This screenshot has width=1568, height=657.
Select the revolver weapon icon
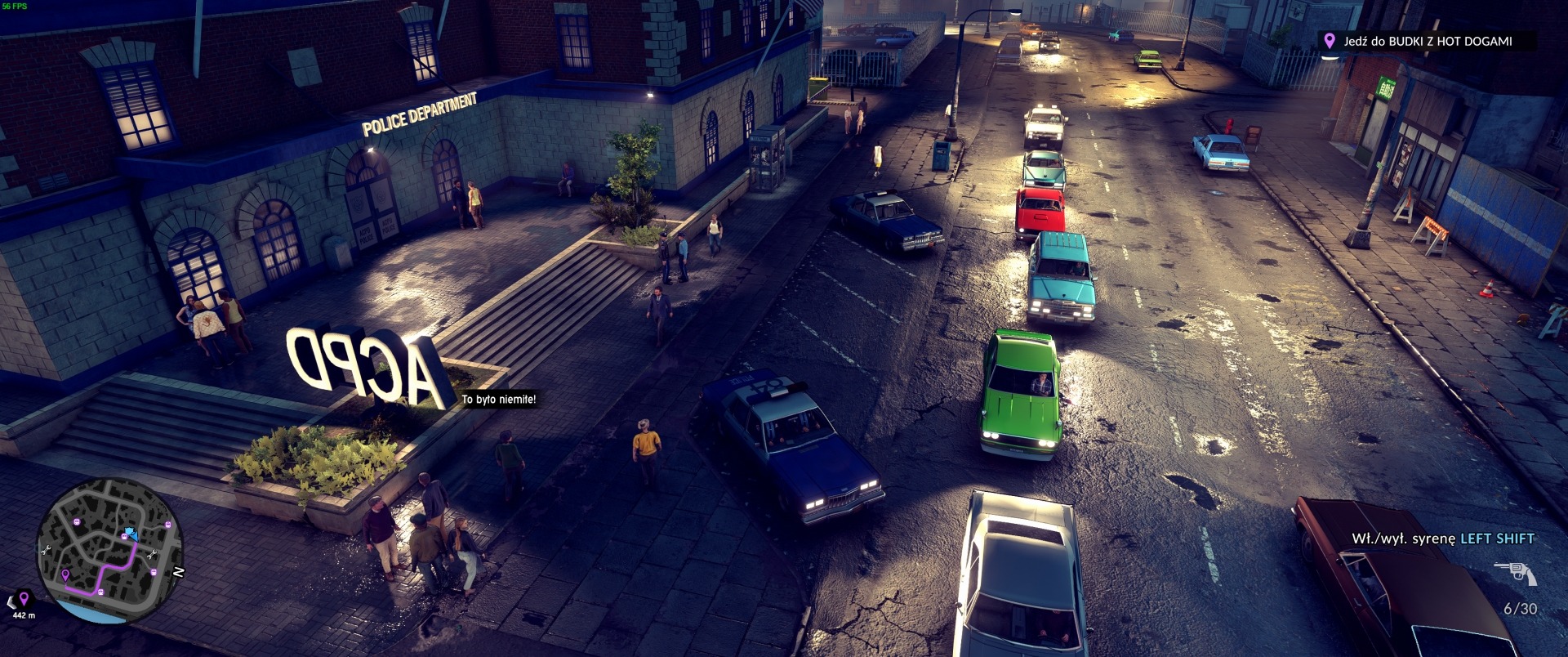click(x=1515, y=573)
